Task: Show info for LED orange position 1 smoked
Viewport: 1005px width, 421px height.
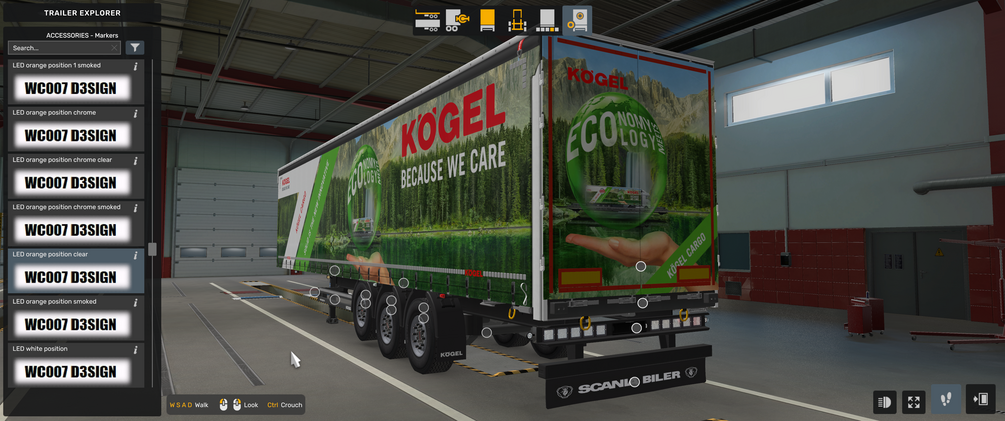Action: (136, 66)
